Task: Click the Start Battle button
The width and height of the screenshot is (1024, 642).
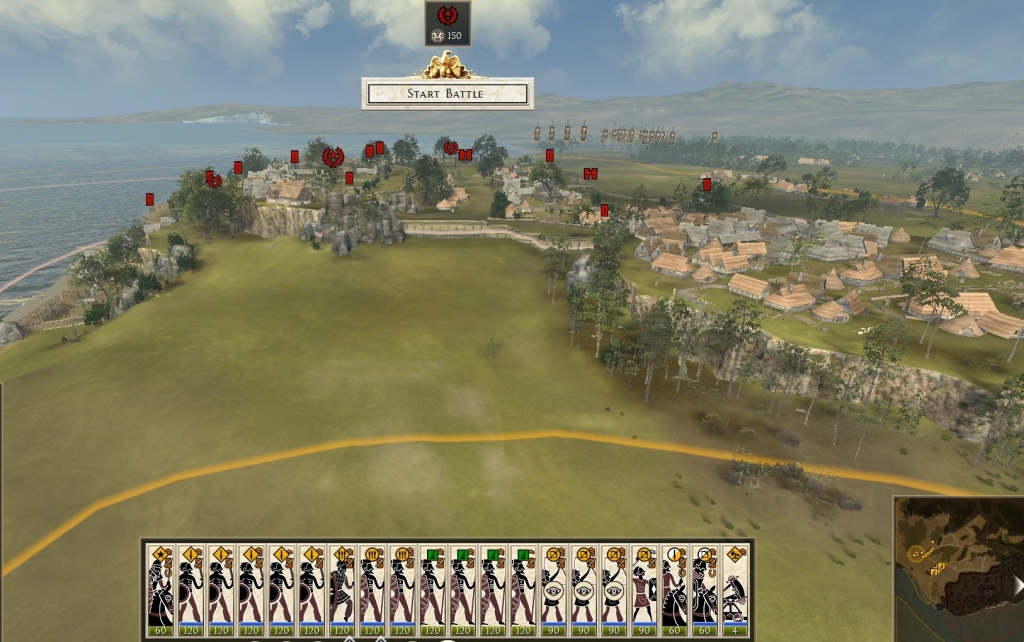Action: click(x=446, y=94)
